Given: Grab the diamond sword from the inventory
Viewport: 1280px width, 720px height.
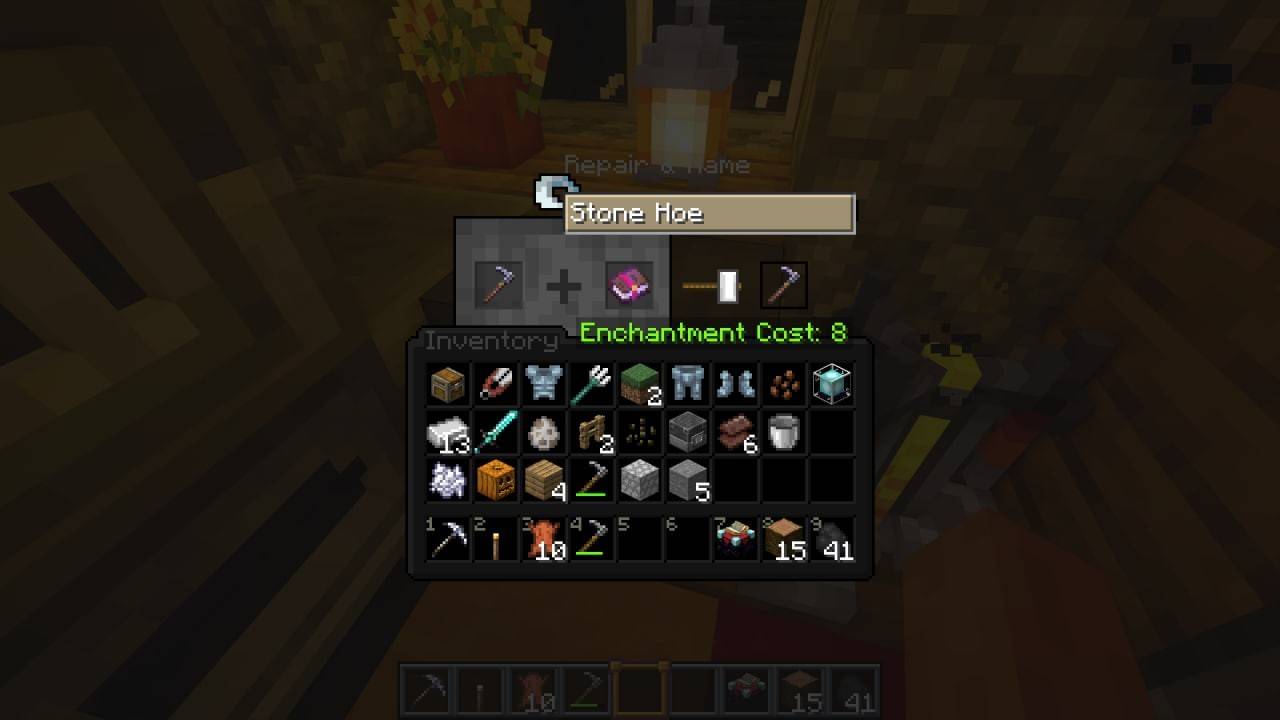Looking at the screenshot, I should (495, 431).
